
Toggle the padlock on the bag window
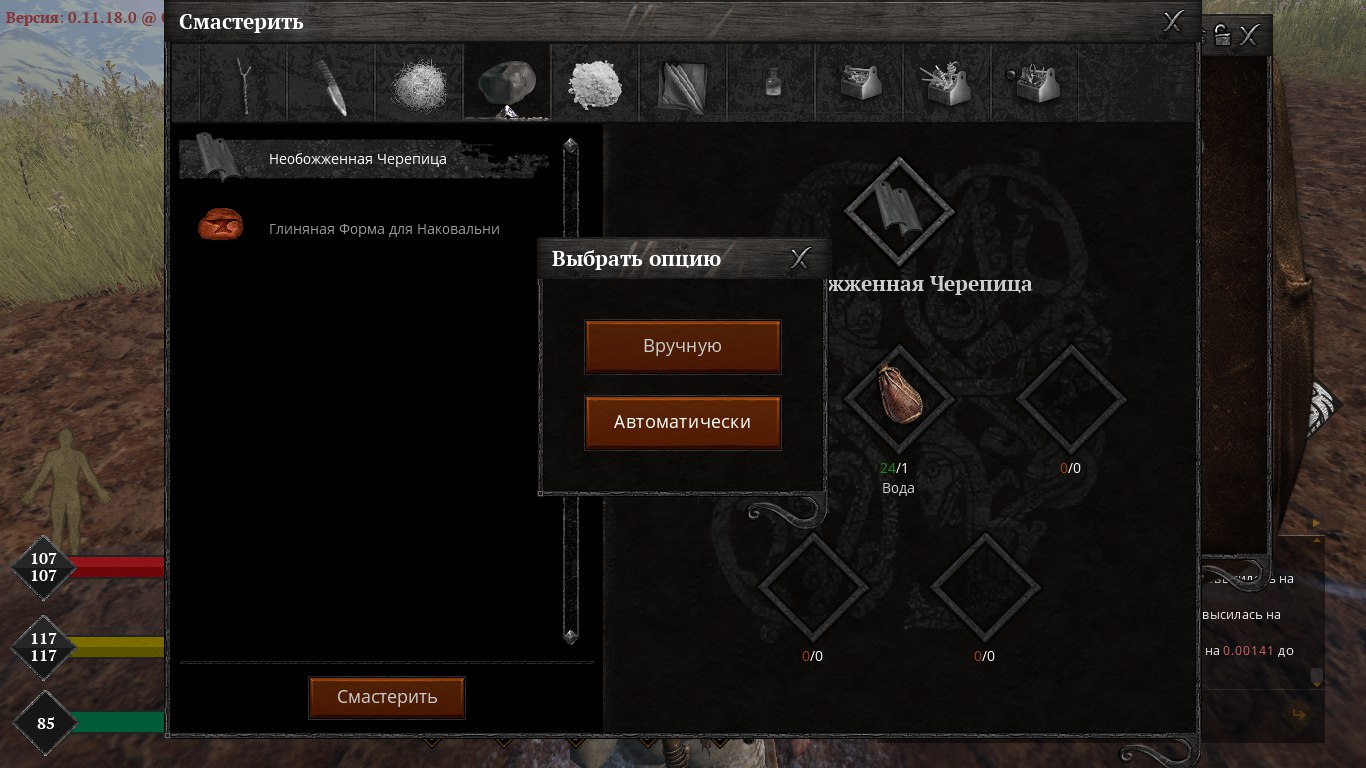(x=1222, y=36)
